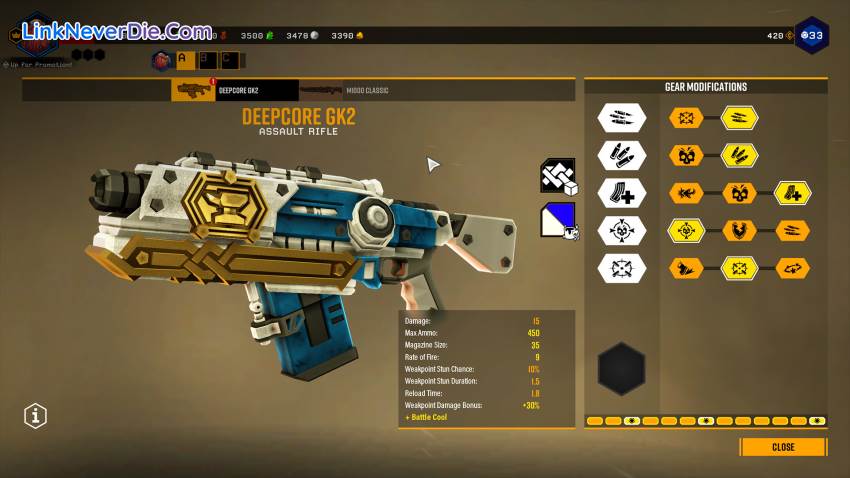The width and height of the screenshot is (850, 478).
Task: Select the tier 2 orange skull upgrade
Action: click(x=687, y=156)
